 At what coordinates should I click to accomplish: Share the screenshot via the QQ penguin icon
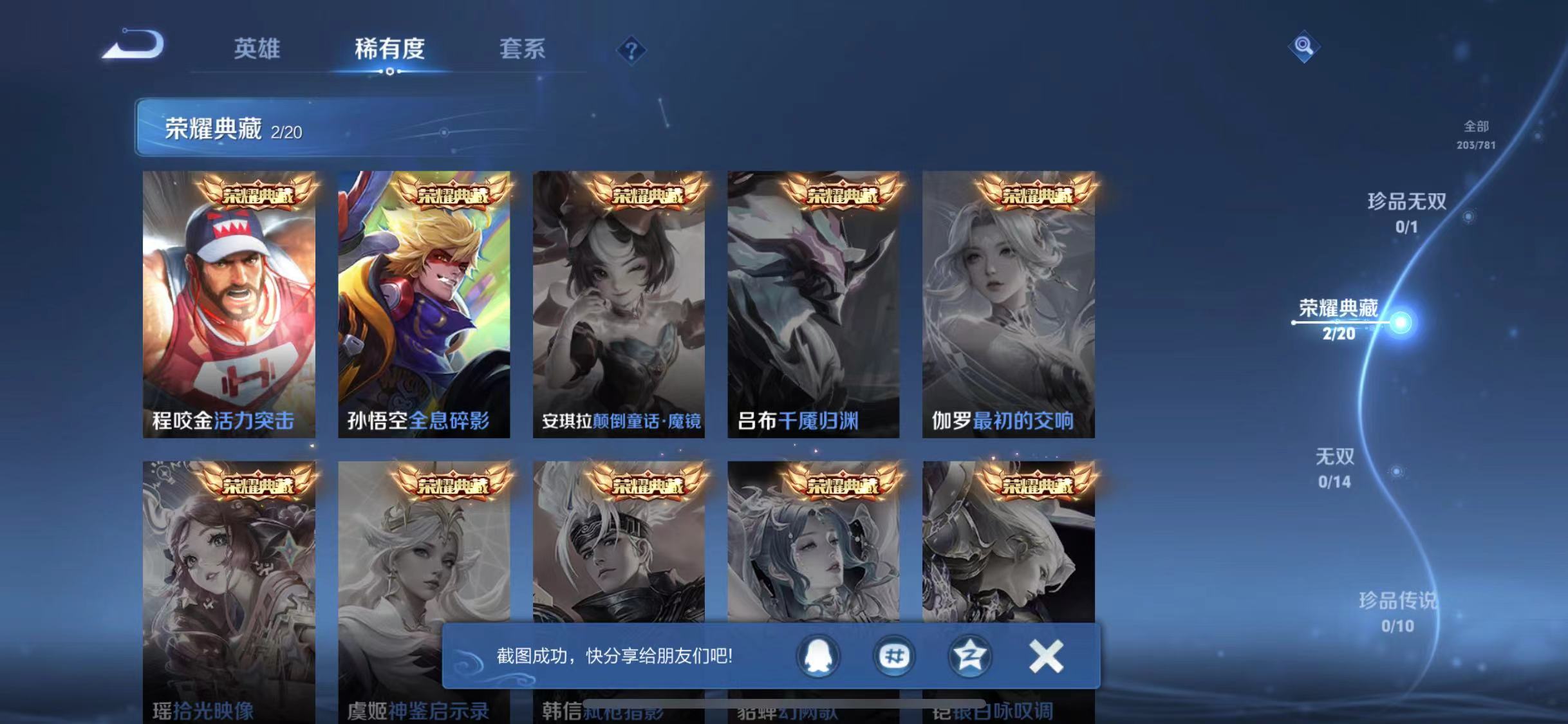click(x=819, y=656)
